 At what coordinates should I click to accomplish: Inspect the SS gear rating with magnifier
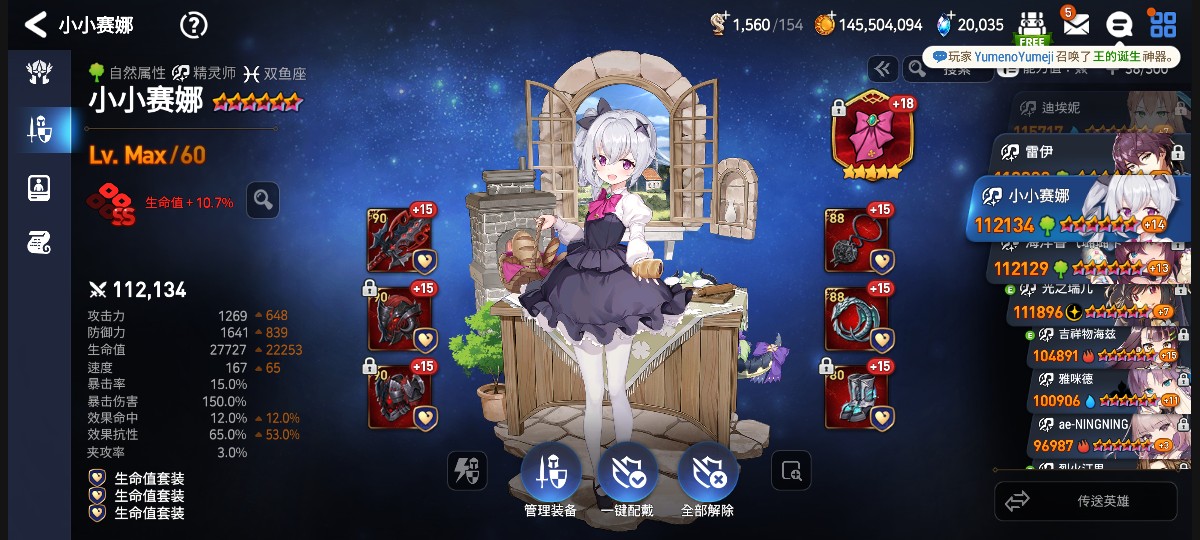(x=263, y=200)
